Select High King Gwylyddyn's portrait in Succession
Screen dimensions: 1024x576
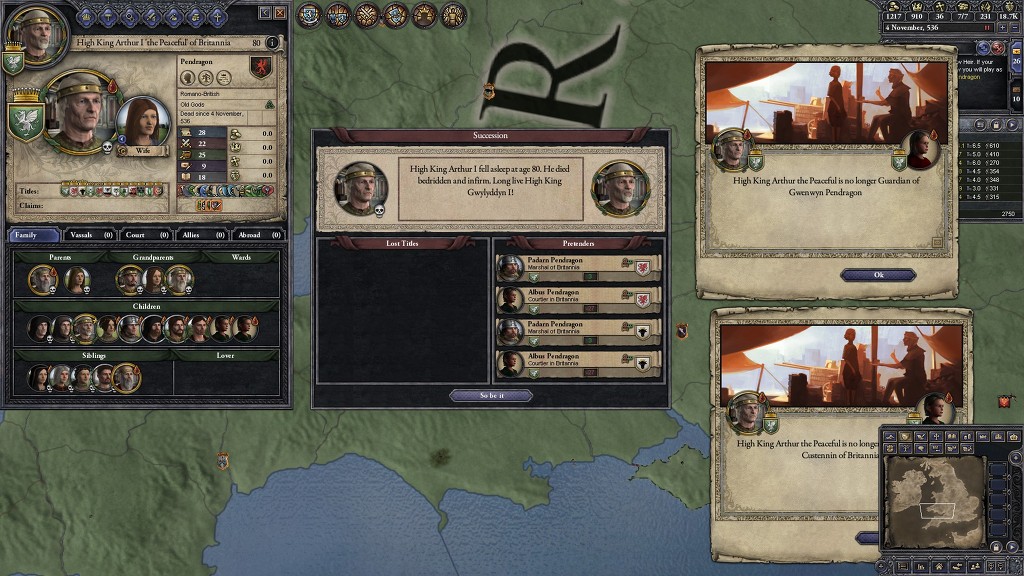[619, 188]
